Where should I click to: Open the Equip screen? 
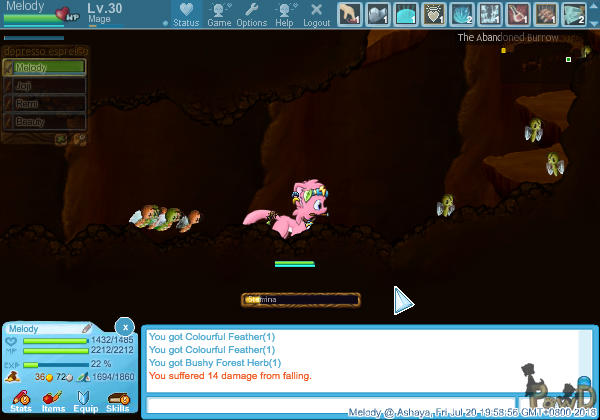(x=86, y=402)
